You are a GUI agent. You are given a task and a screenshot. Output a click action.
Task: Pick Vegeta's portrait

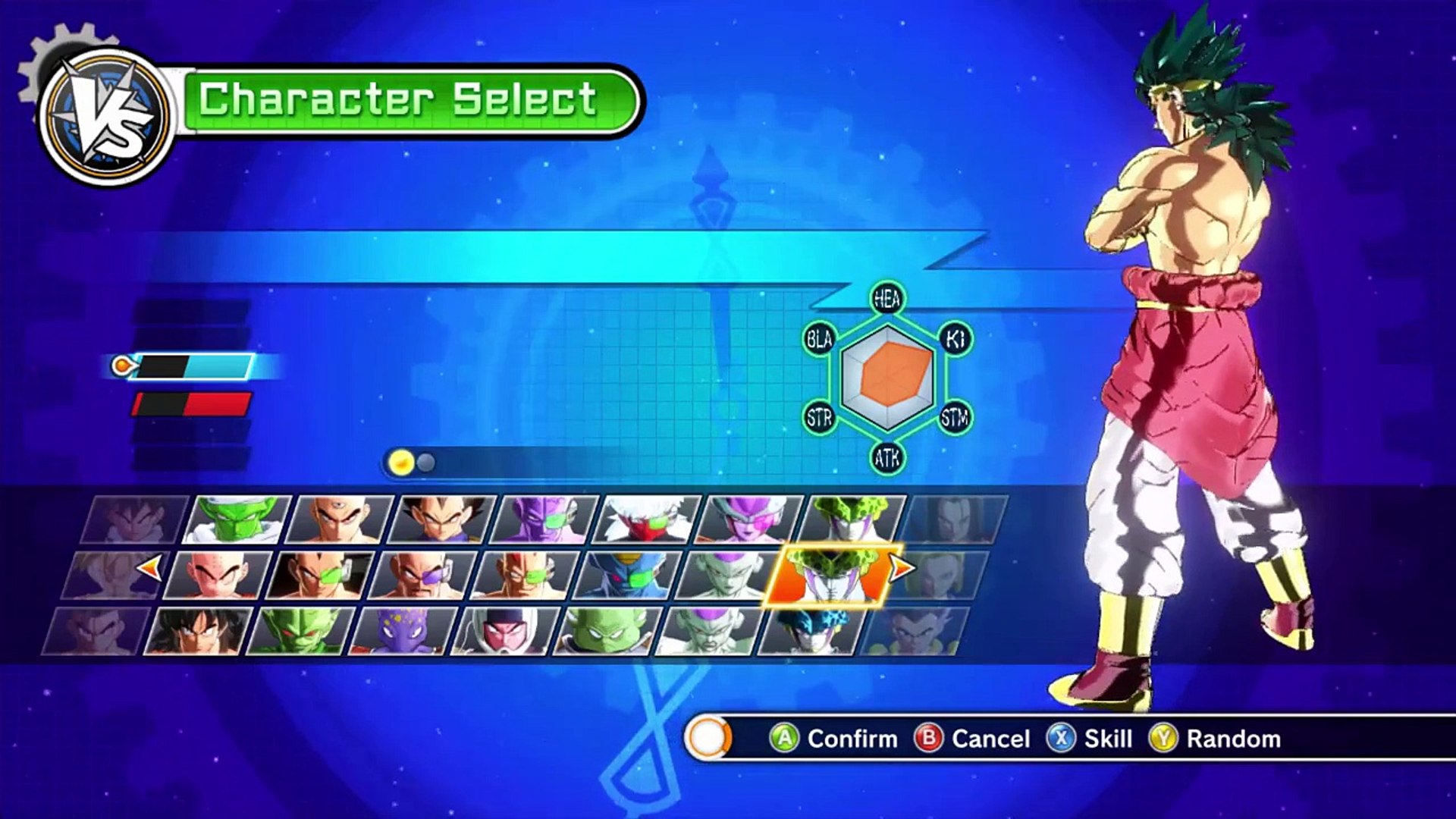pos(441,519)
